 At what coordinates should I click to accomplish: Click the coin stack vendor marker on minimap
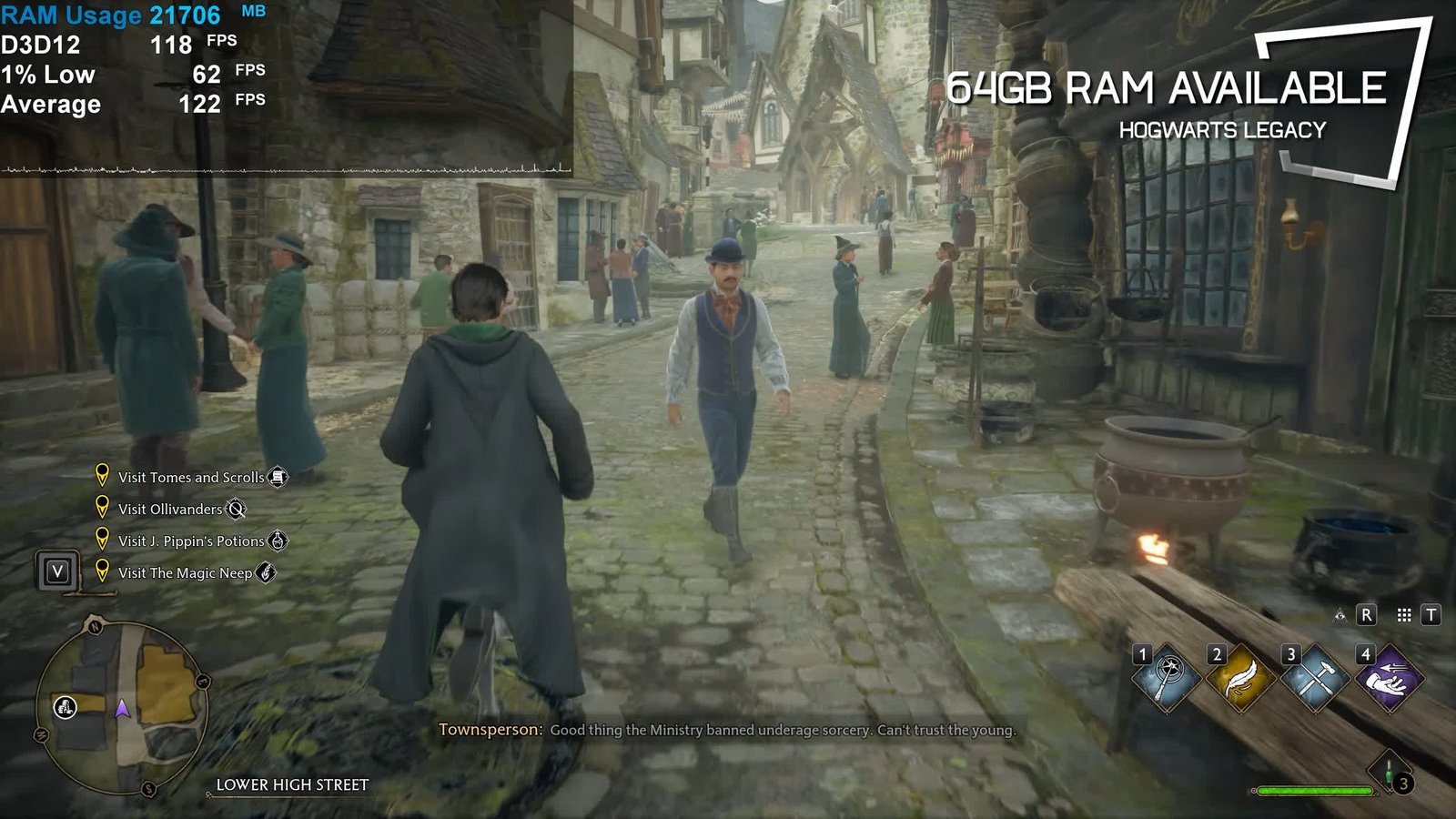[x=66, y=706]
